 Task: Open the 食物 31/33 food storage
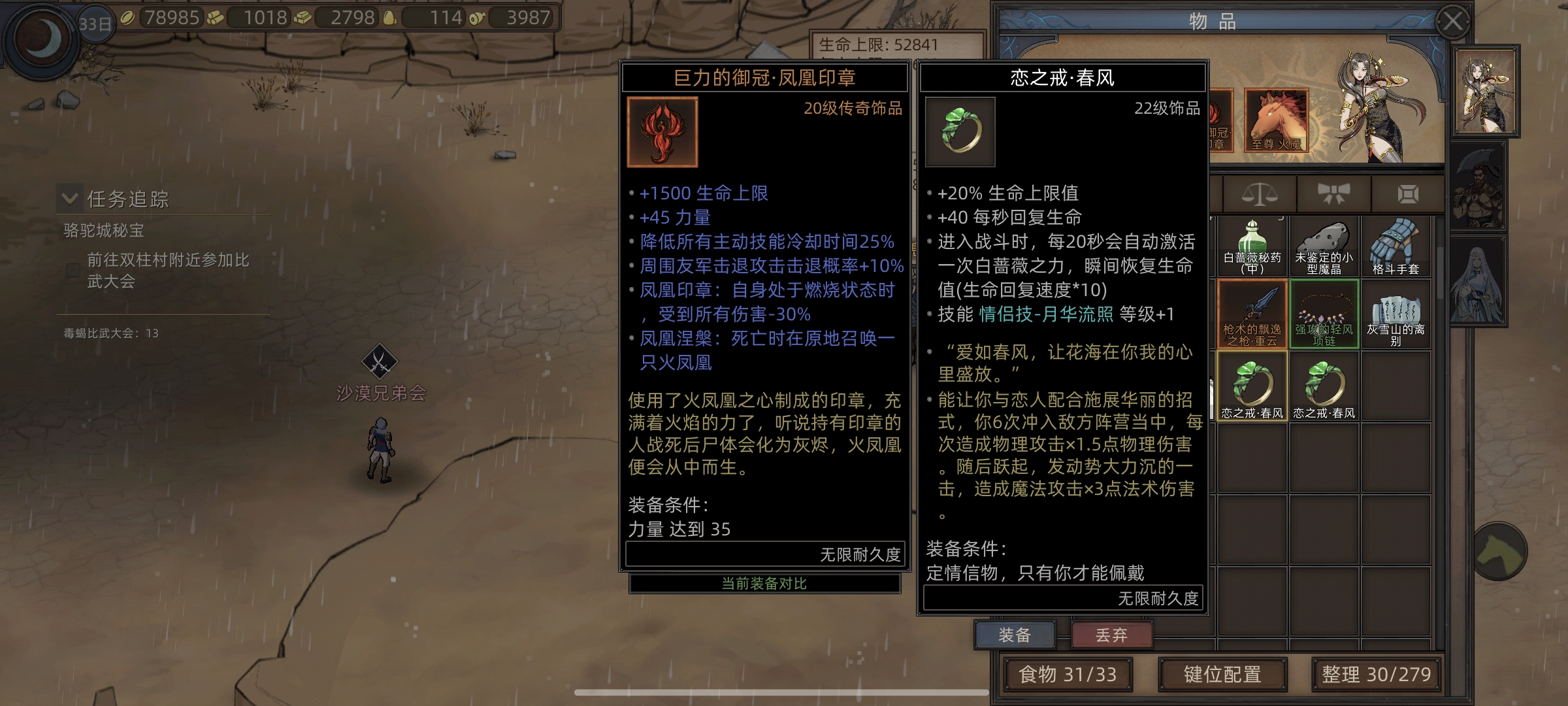pos(1068,674)
